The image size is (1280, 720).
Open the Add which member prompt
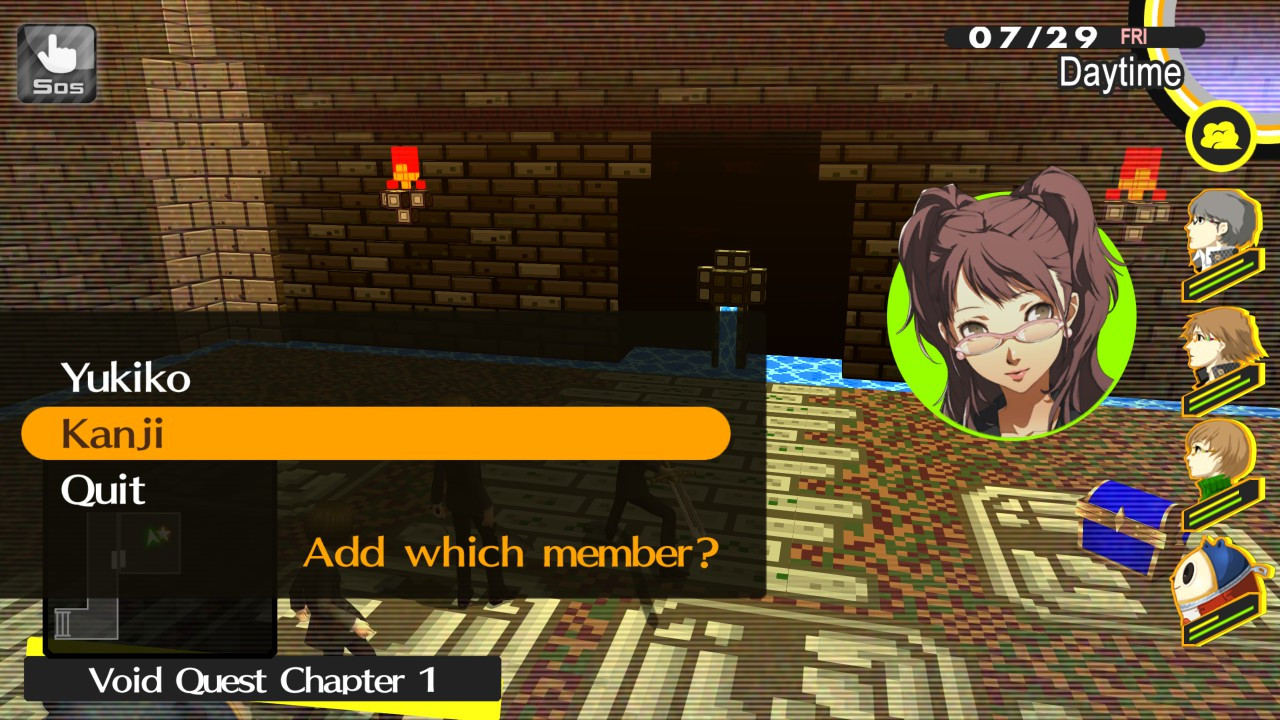click(x=512, y=549)
